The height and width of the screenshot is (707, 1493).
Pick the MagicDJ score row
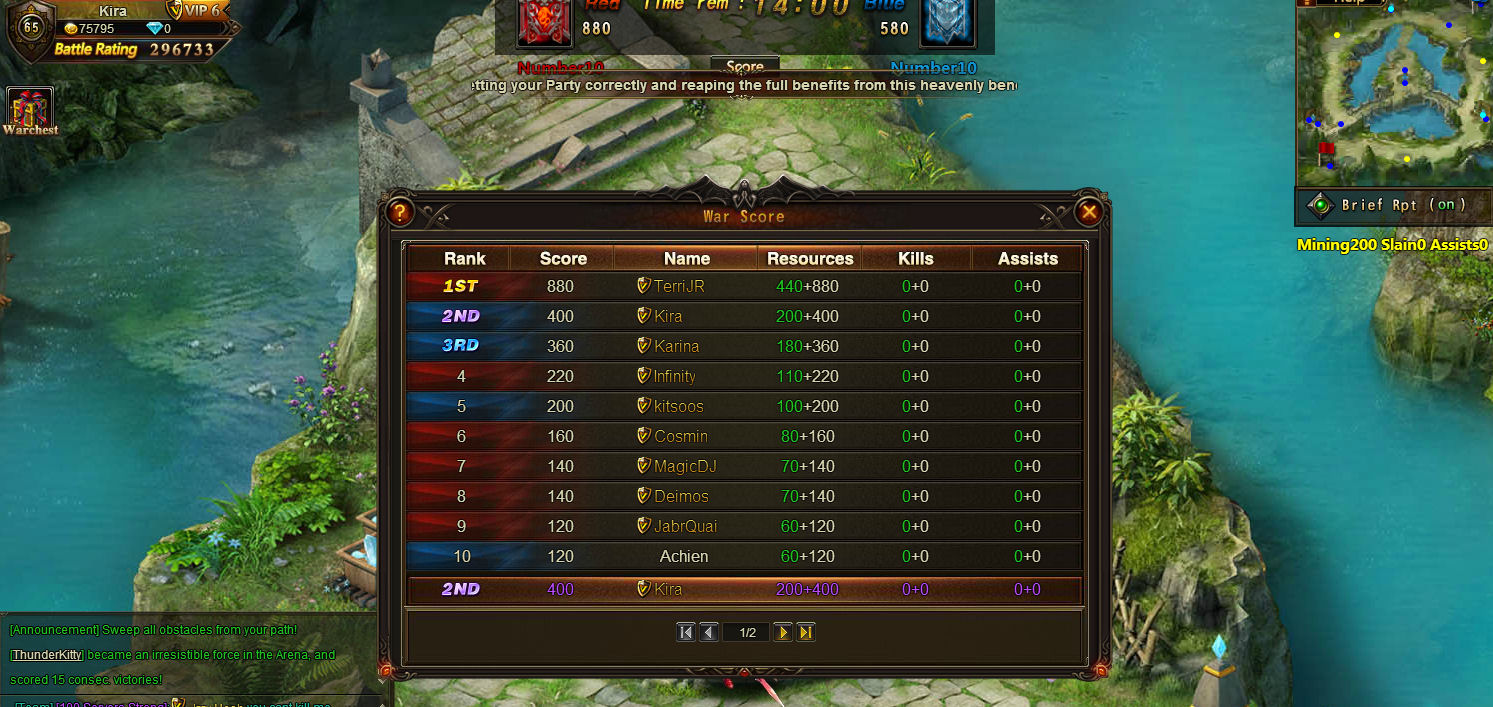744,466
